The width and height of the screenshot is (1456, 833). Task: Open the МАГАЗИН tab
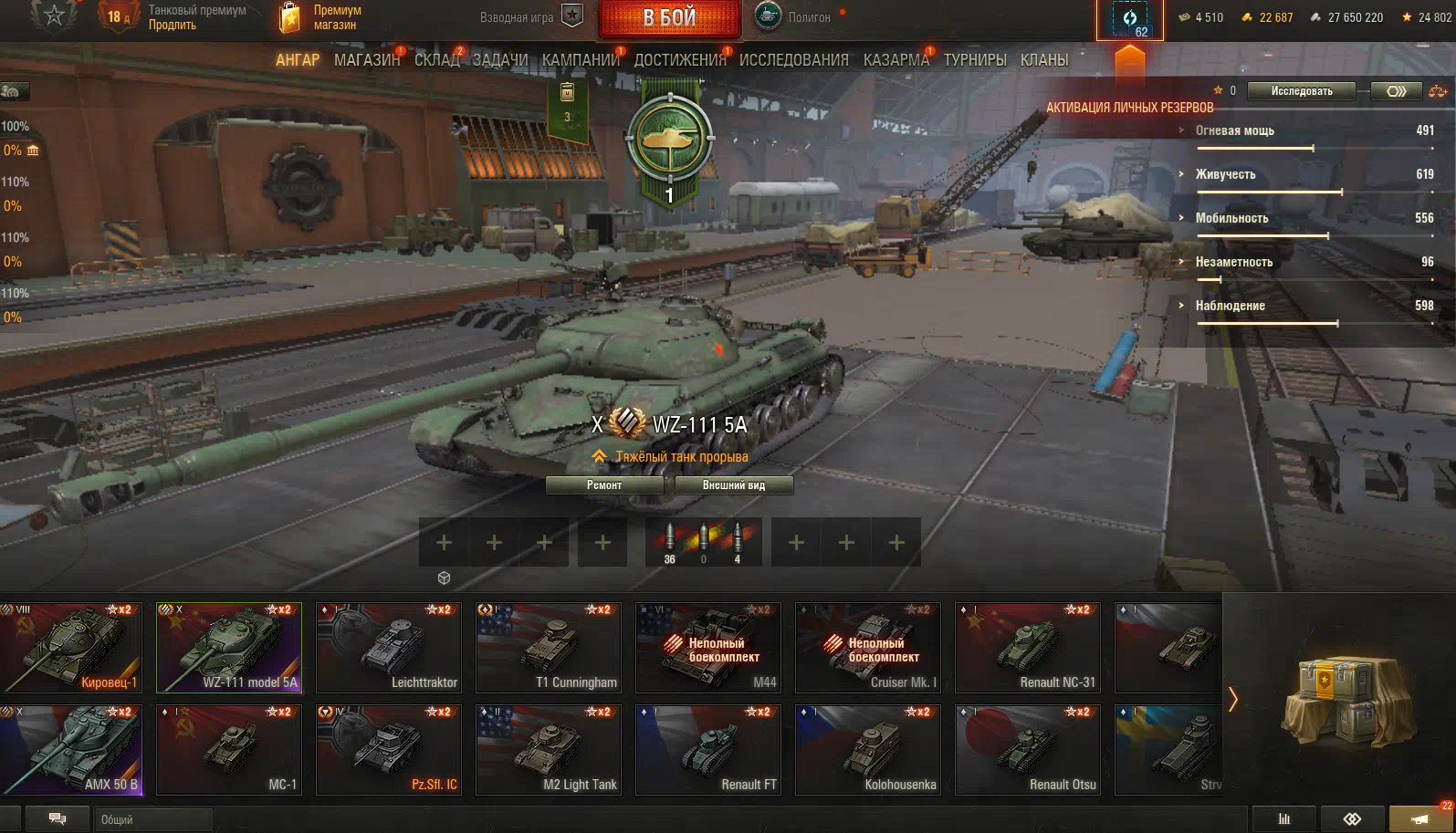[367, 60]
